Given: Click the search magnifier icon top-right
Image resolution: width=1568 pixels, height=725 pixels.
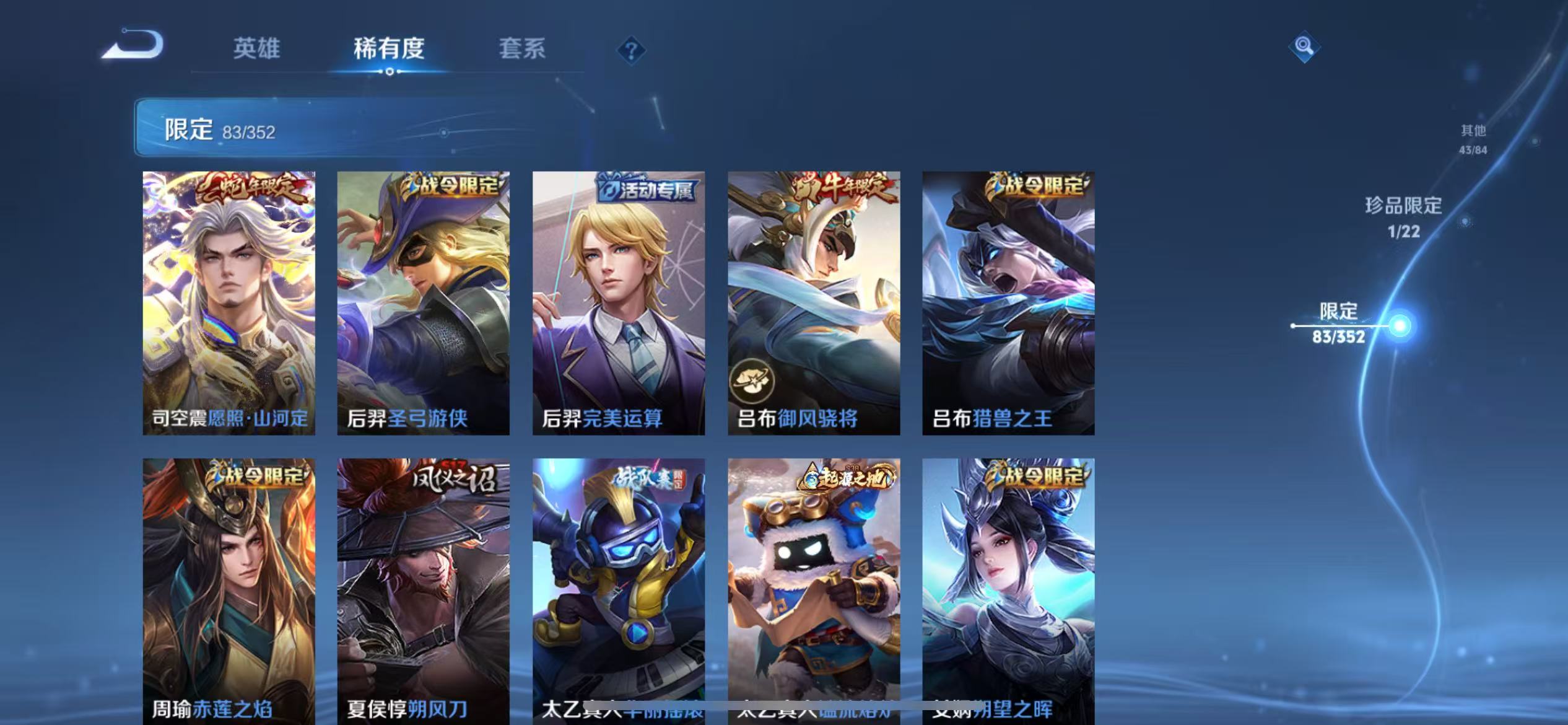Looking at the screenshot, I should pos(1304,46).
